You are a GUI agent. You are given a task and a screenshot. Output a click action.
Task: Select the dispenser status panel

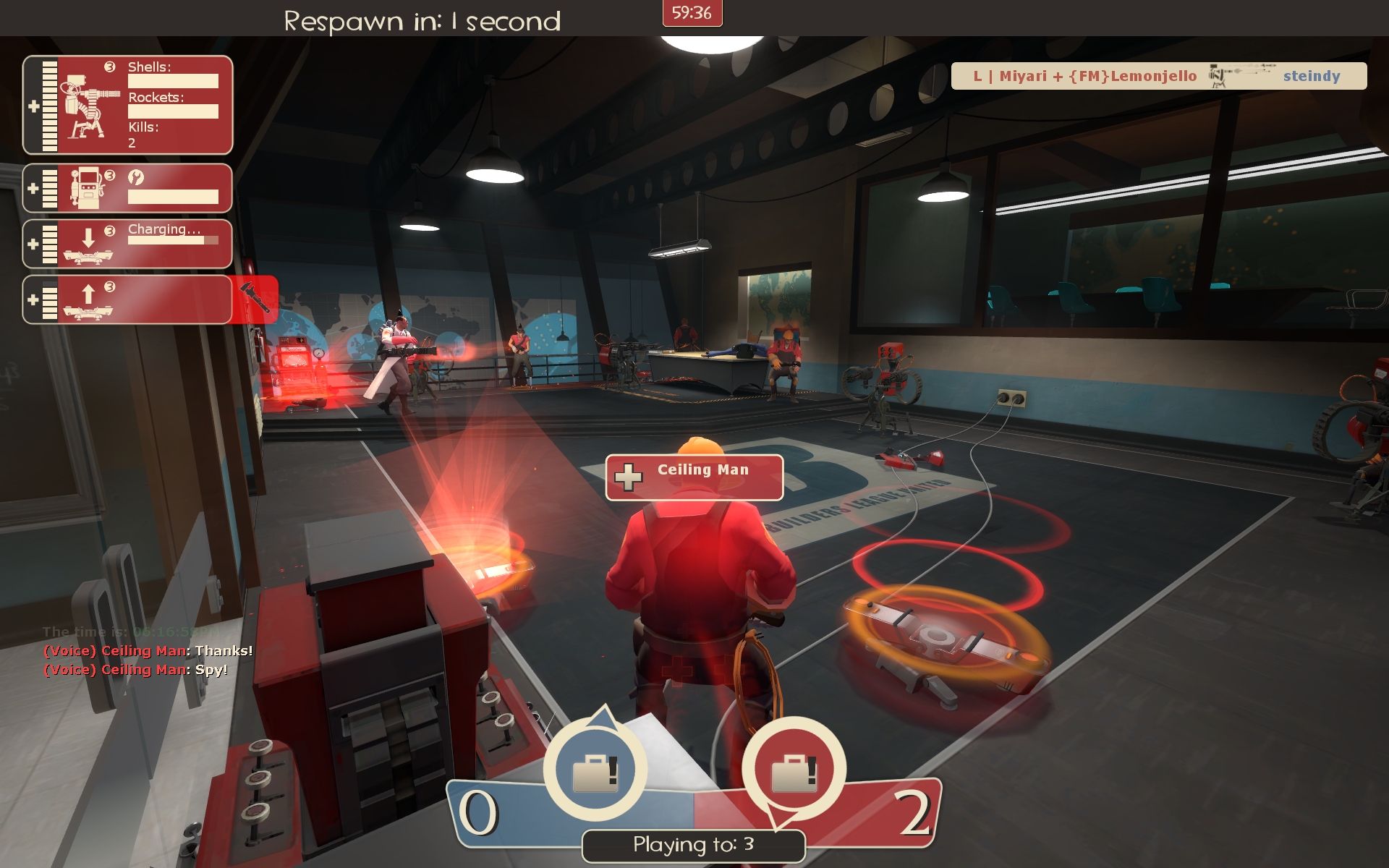click(x=128, y=188)
